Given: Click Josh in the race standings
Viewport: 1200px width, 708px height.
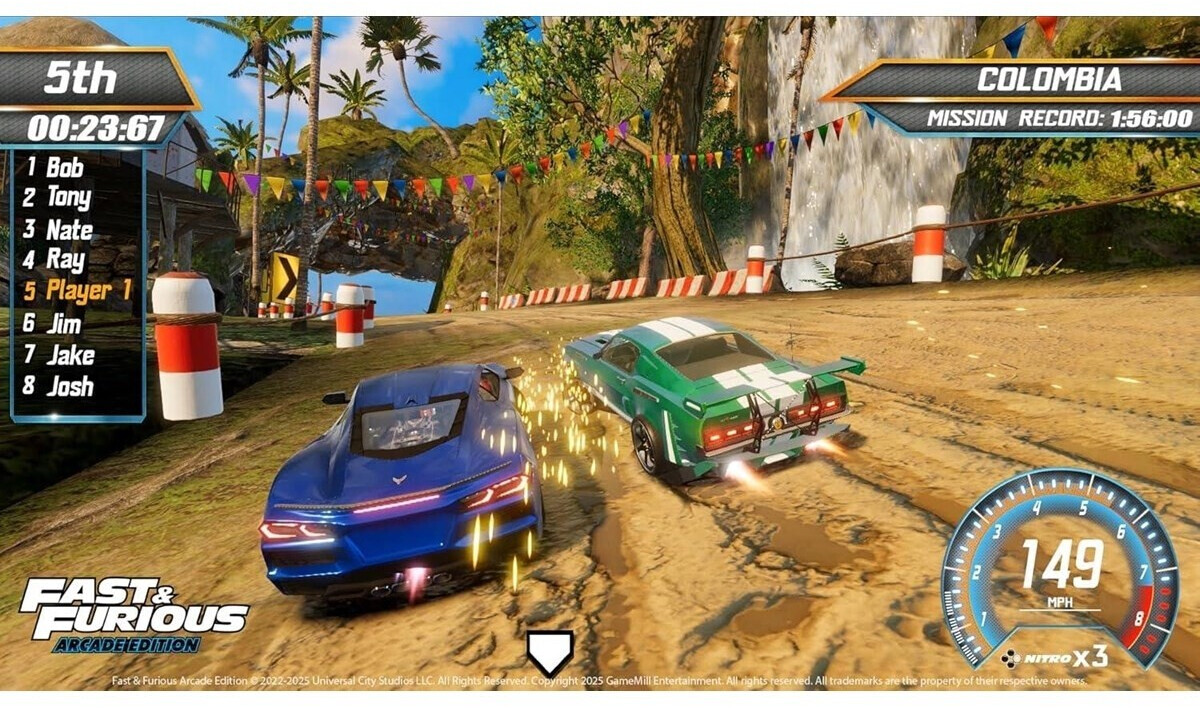Looking at the screenshot, I should tap(70, 386).
